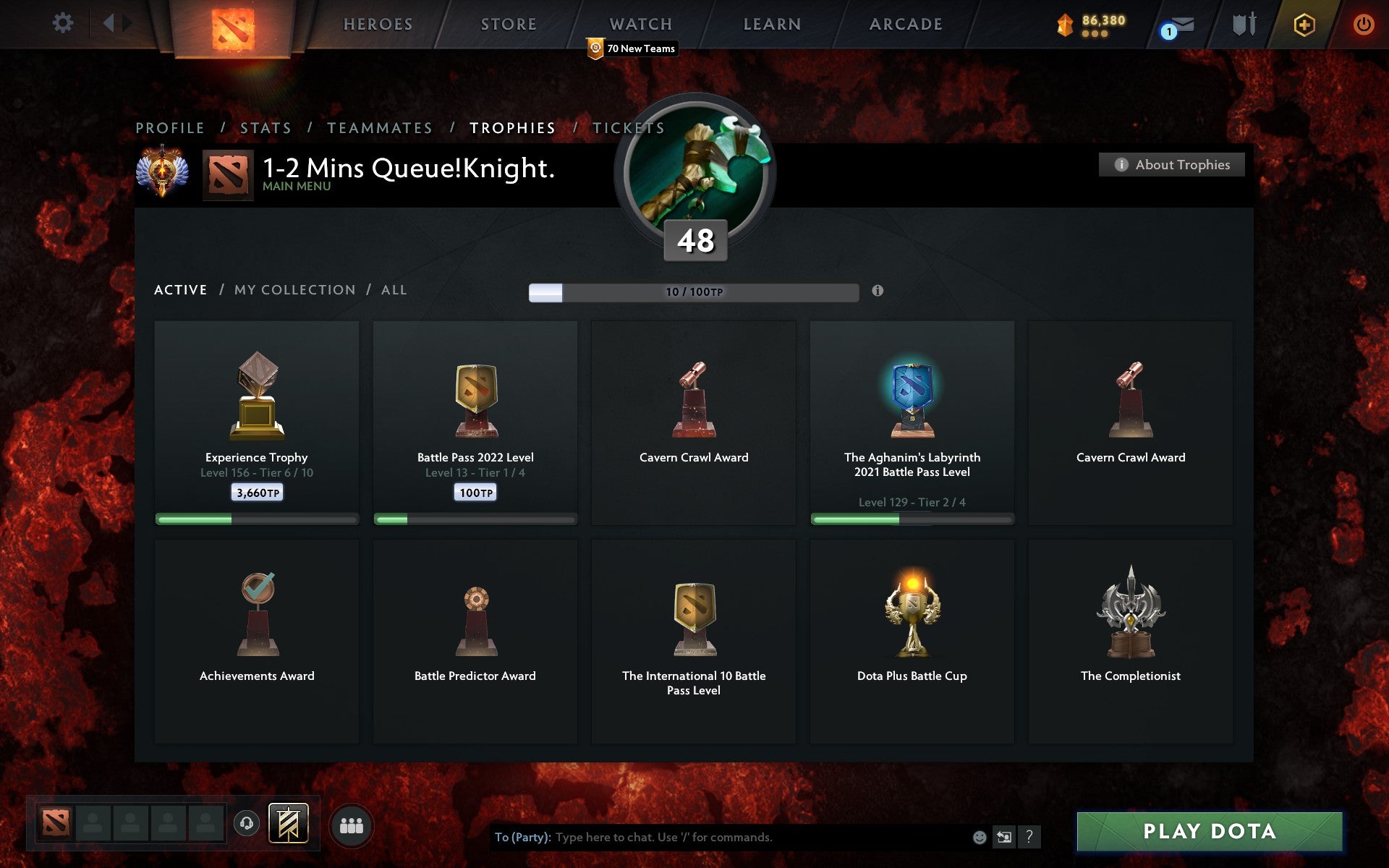Click the PLAY DOTA button

pyautogui.click(x=1211, y=832)
